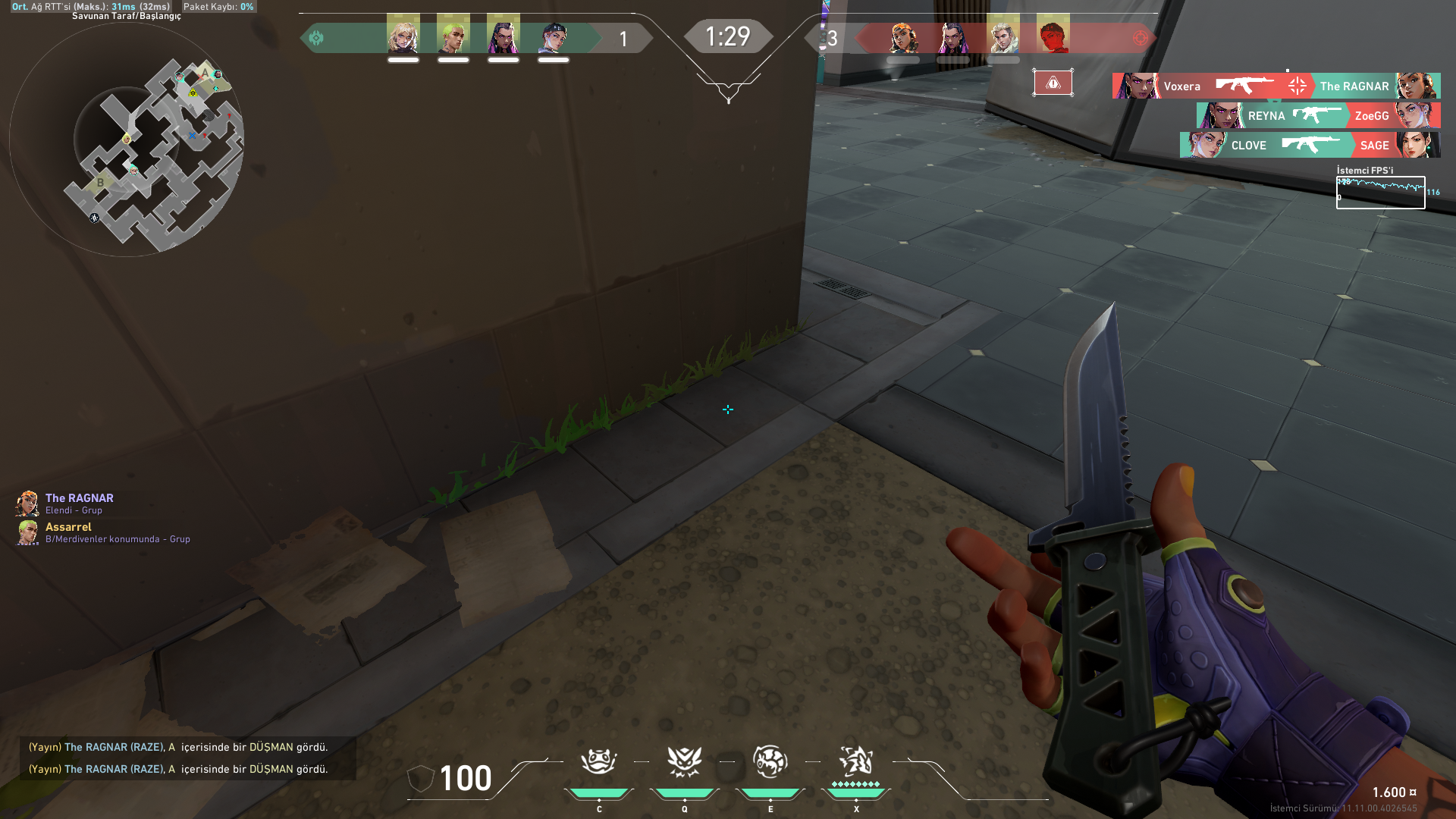
Task: Click The RAGNAR name in spectator panel
Action: pyautogui.click(x=78, y=498)
